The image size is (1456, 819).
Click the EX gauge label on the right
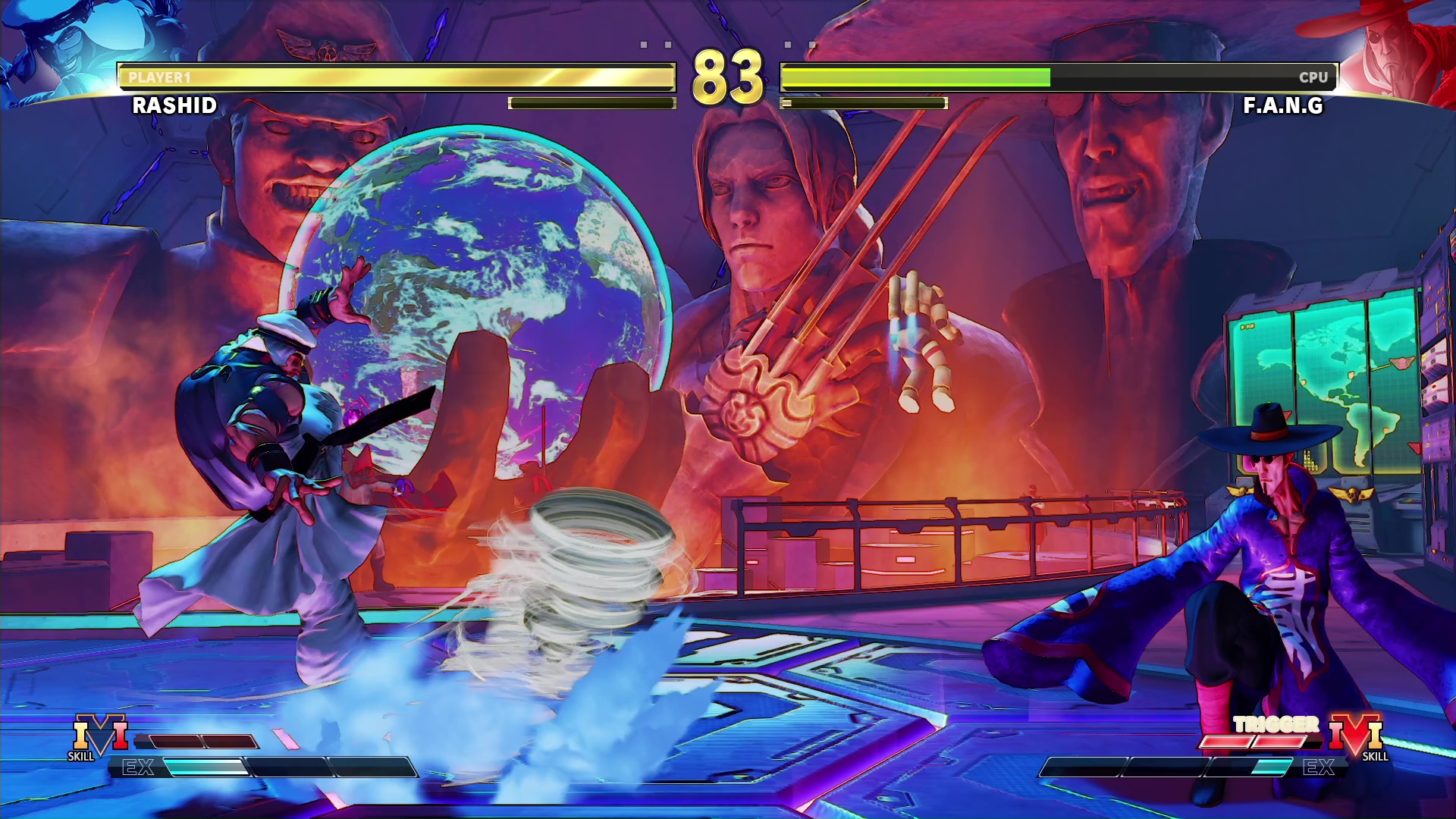pos(1319,768)
